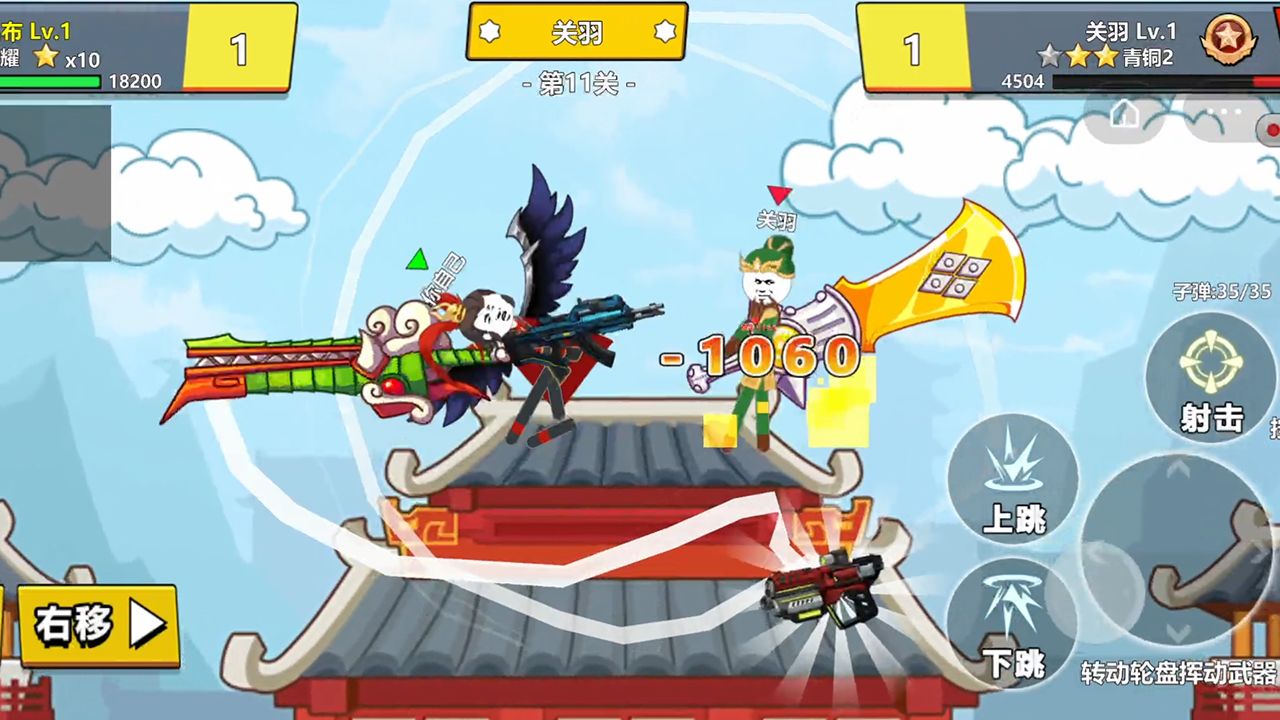Image resolution: width=1280 pixels, height=720 pixels.
Task: Tap the red record button at top right
Action: tap(1272, 130)
